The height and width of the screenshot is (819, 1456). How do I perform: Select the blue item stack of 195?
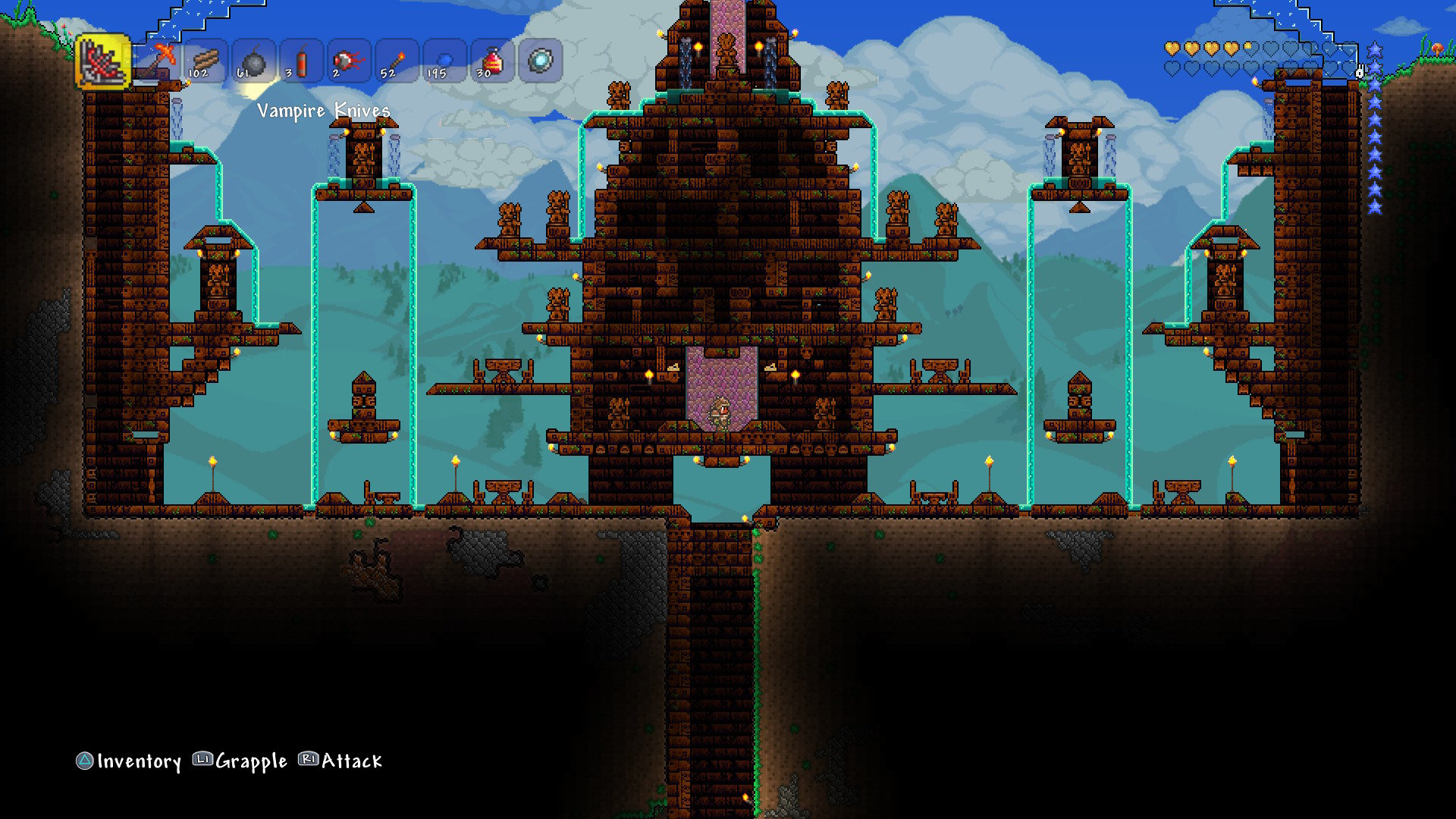(x=445, y=61)
